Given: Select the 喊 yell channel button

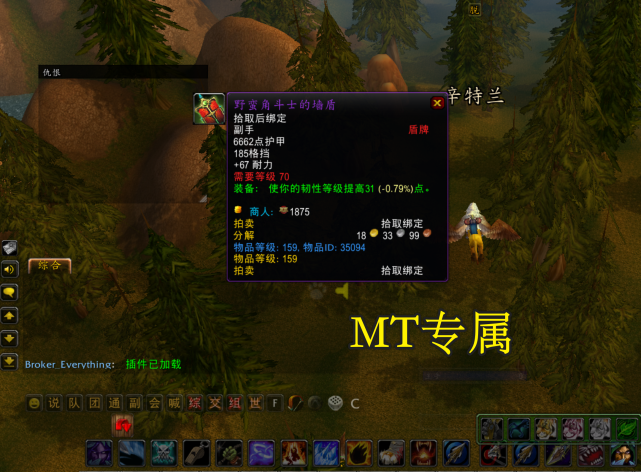Looking at the screenshot, I should 174,403.
